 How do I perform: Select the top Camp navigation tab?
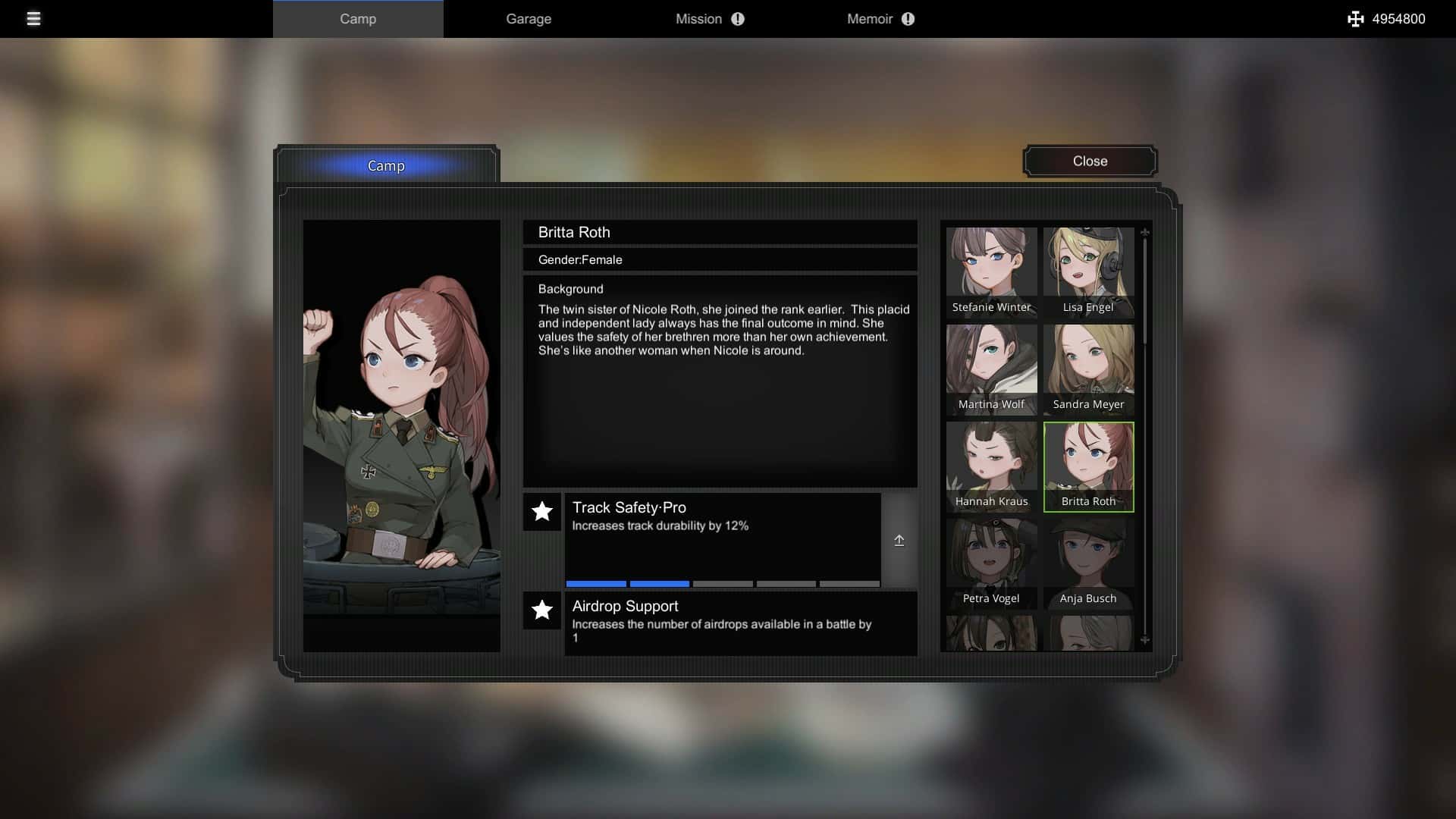pos(358,19)
